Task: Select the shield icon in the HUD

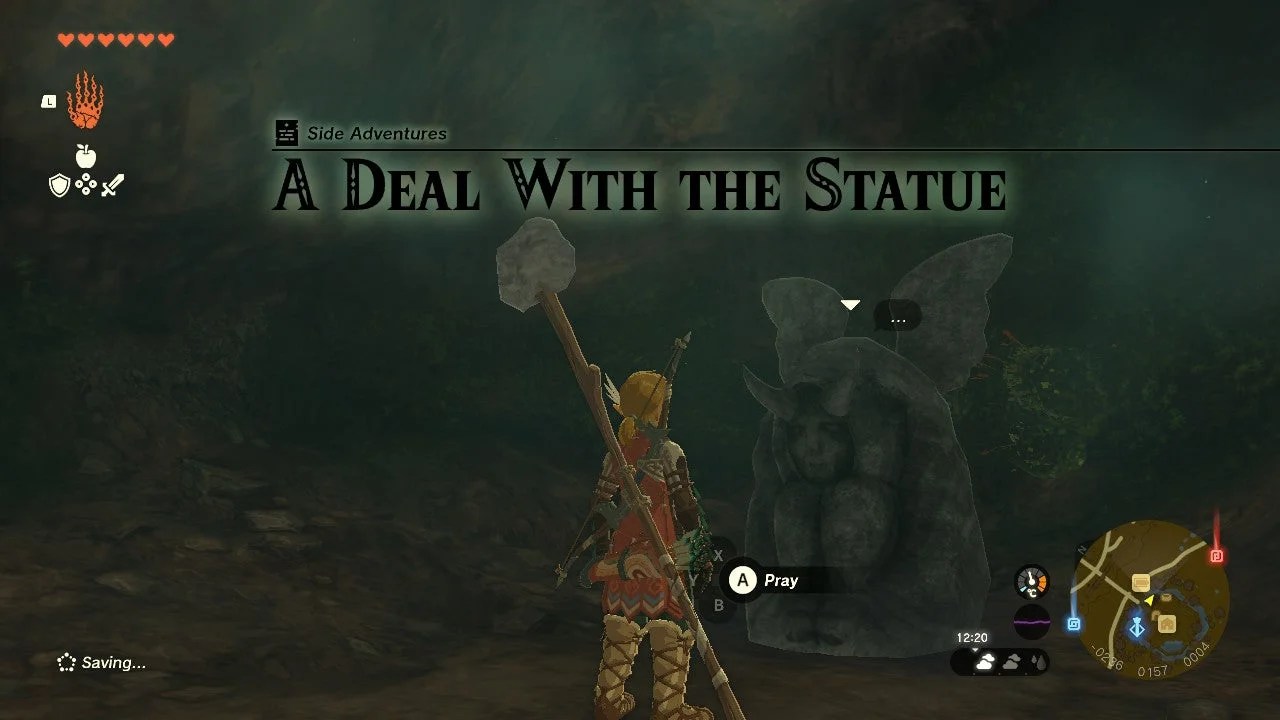Action: [60, 185]
